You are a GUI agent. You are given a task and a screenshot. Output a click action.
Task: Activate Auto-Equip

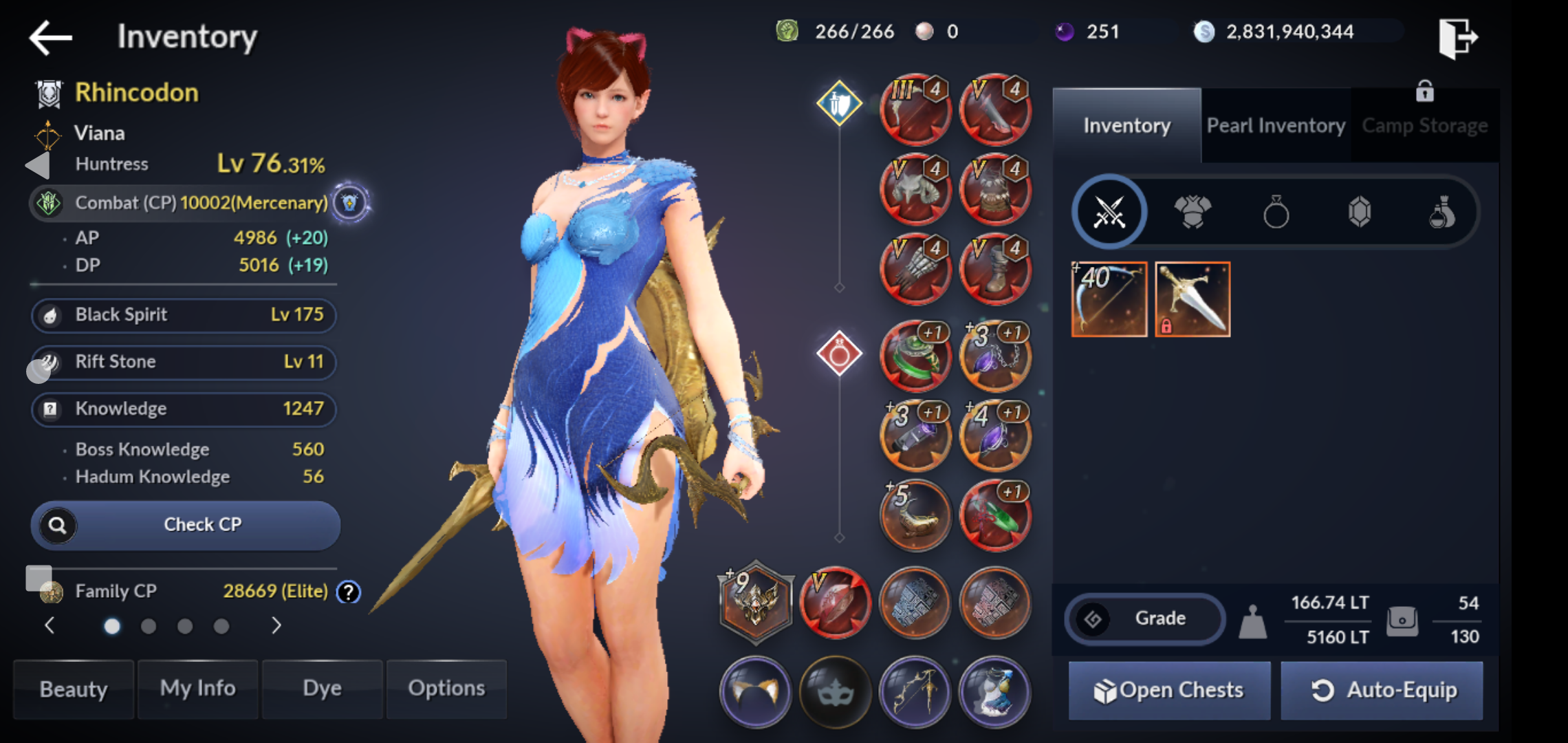pos(1382,690)
